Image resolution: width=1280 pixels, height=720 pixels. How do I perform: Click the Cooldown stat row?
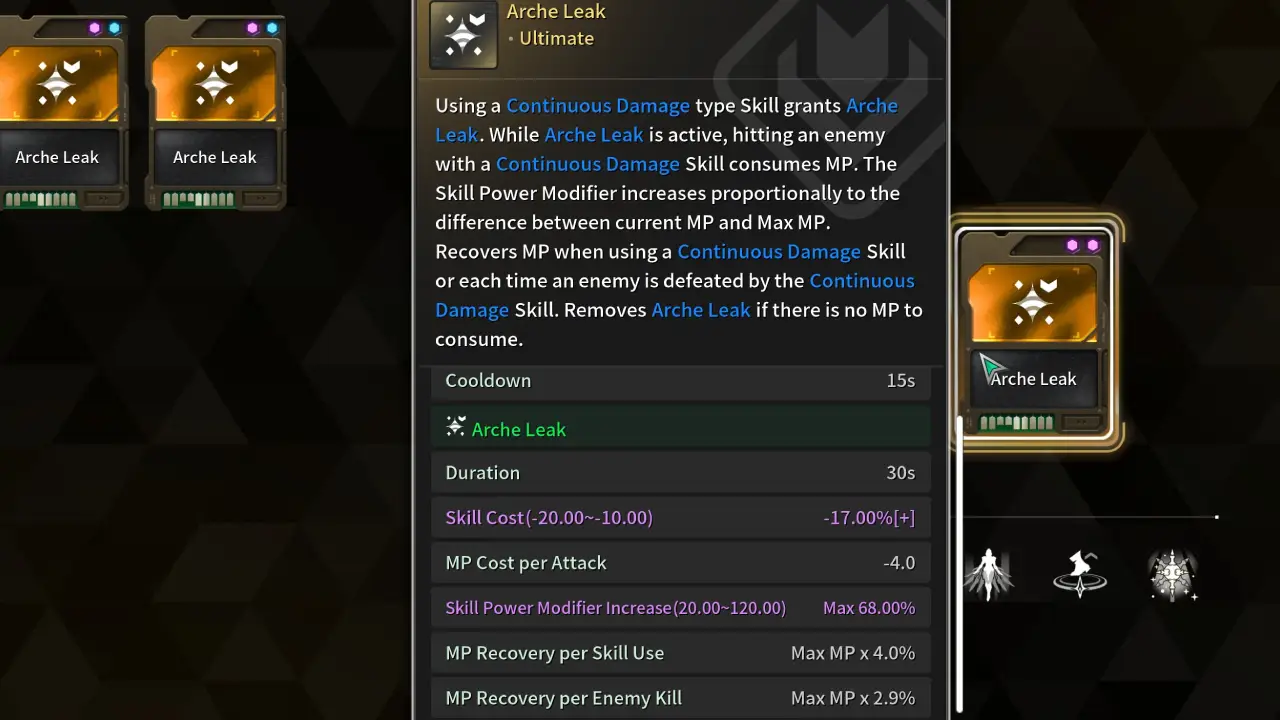click(x=680, y=380)
